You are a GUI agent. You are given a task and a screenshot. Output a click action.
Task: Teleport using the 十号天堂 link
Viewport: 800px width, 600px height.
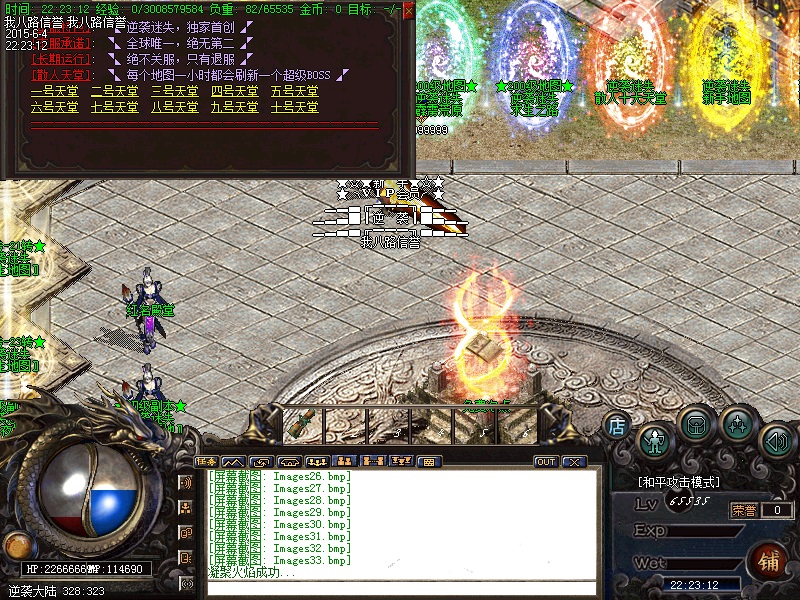pos(295,107)
